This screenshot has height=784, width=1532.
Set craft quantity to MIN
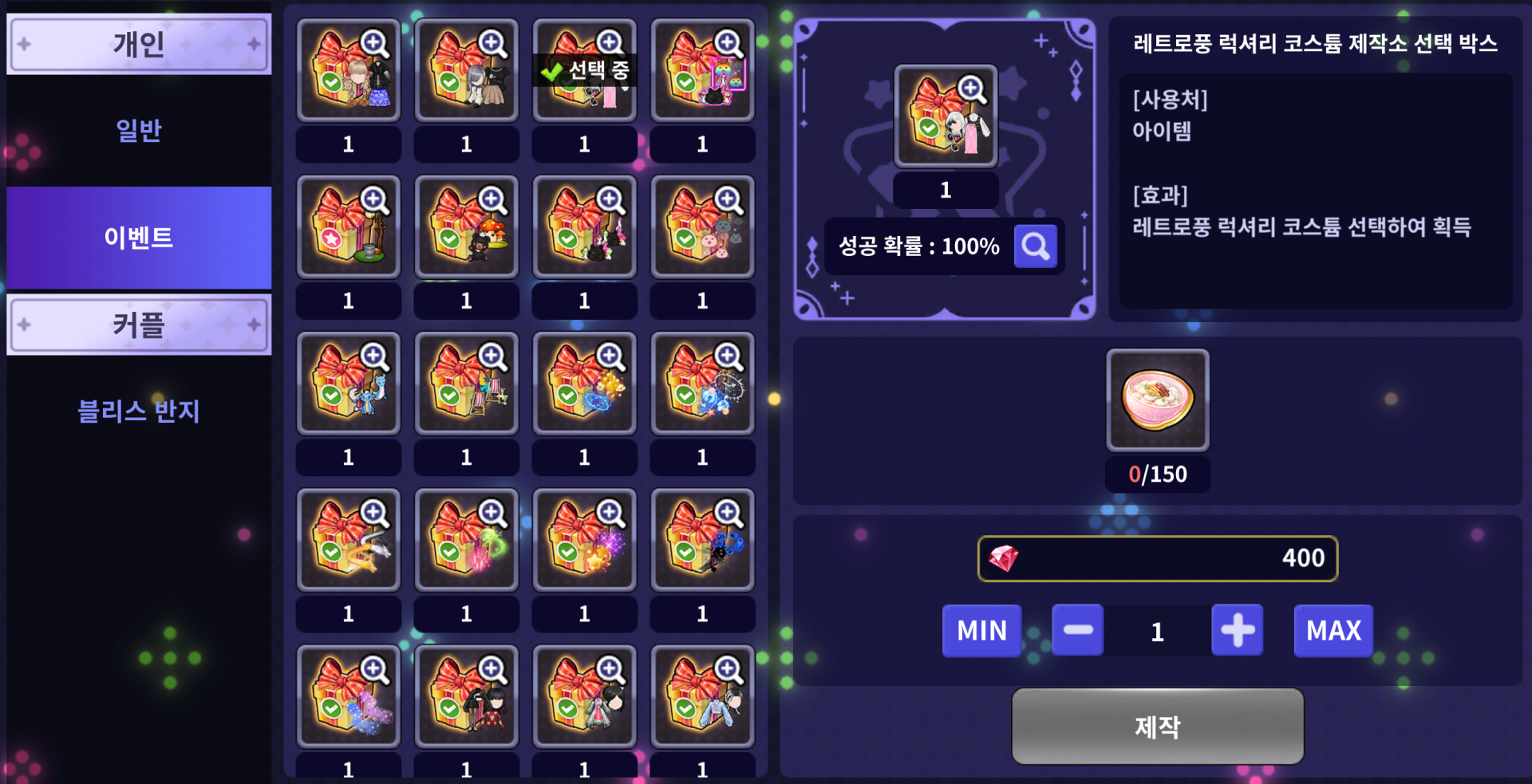point(981,630)
